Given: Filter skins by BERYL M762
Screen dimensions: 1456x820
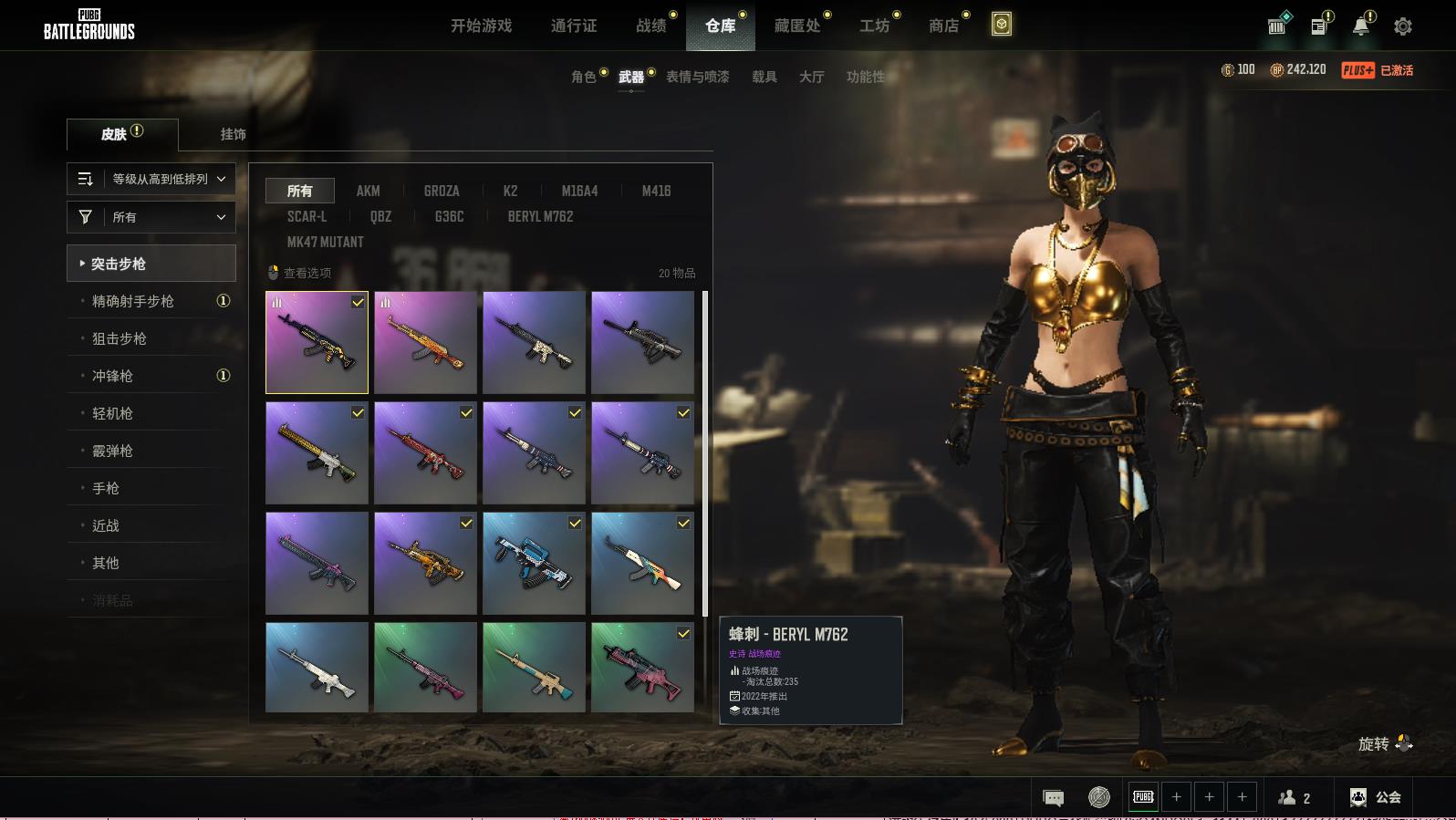Looking at the screenshot, I should [540, 216].
